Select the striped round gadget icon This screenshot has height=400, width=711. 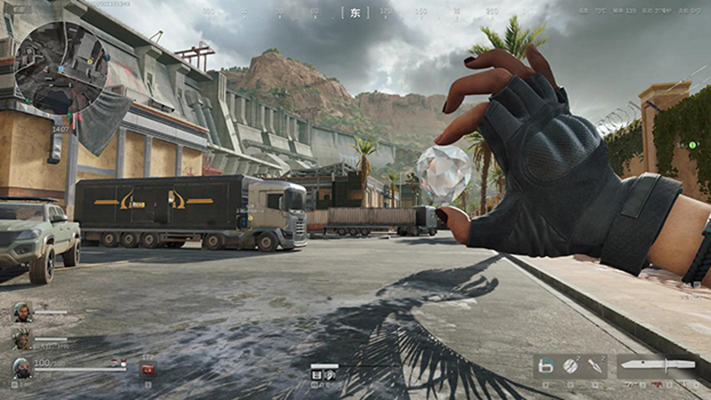pyautogui.click(x=570, y=368)
